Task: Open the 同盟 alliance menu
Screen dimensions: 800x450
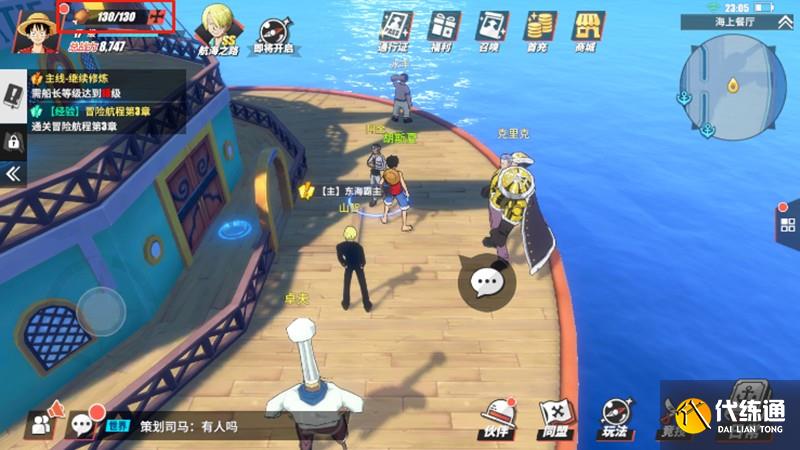Action: (554, 418)
